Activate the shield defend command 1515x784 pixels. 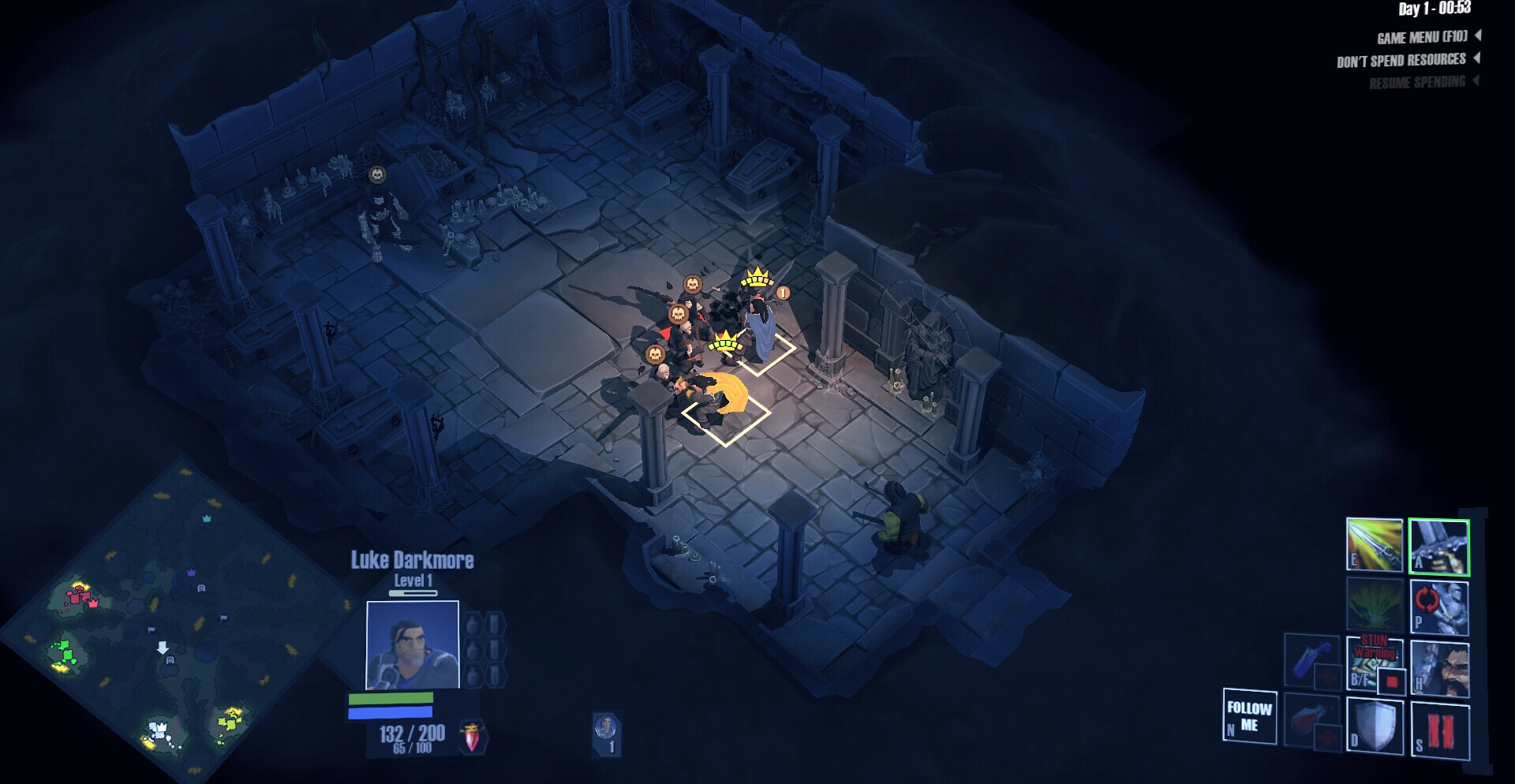tap(1374, 725)
